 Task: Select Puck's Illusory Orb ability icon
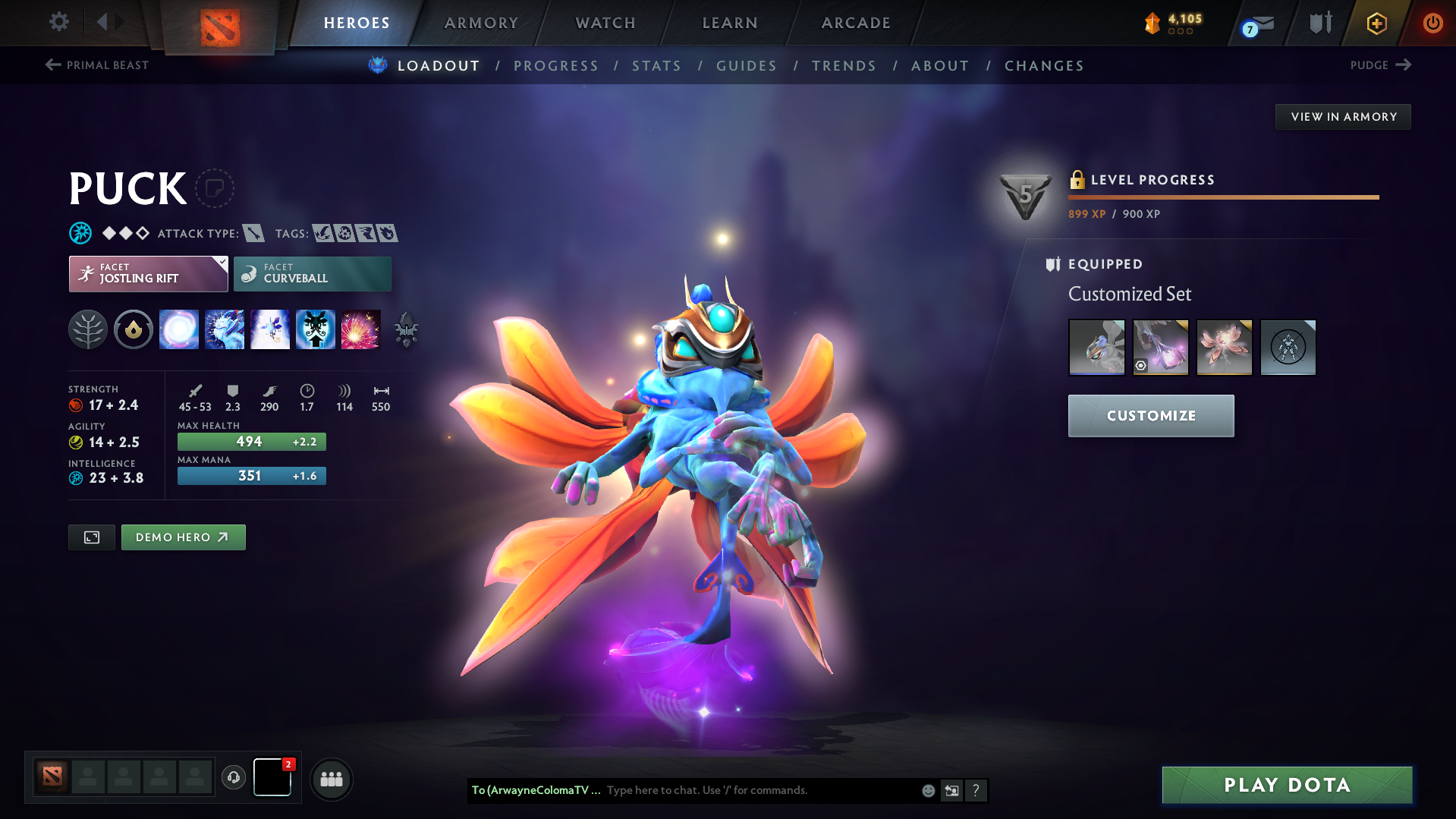[179, 329]
